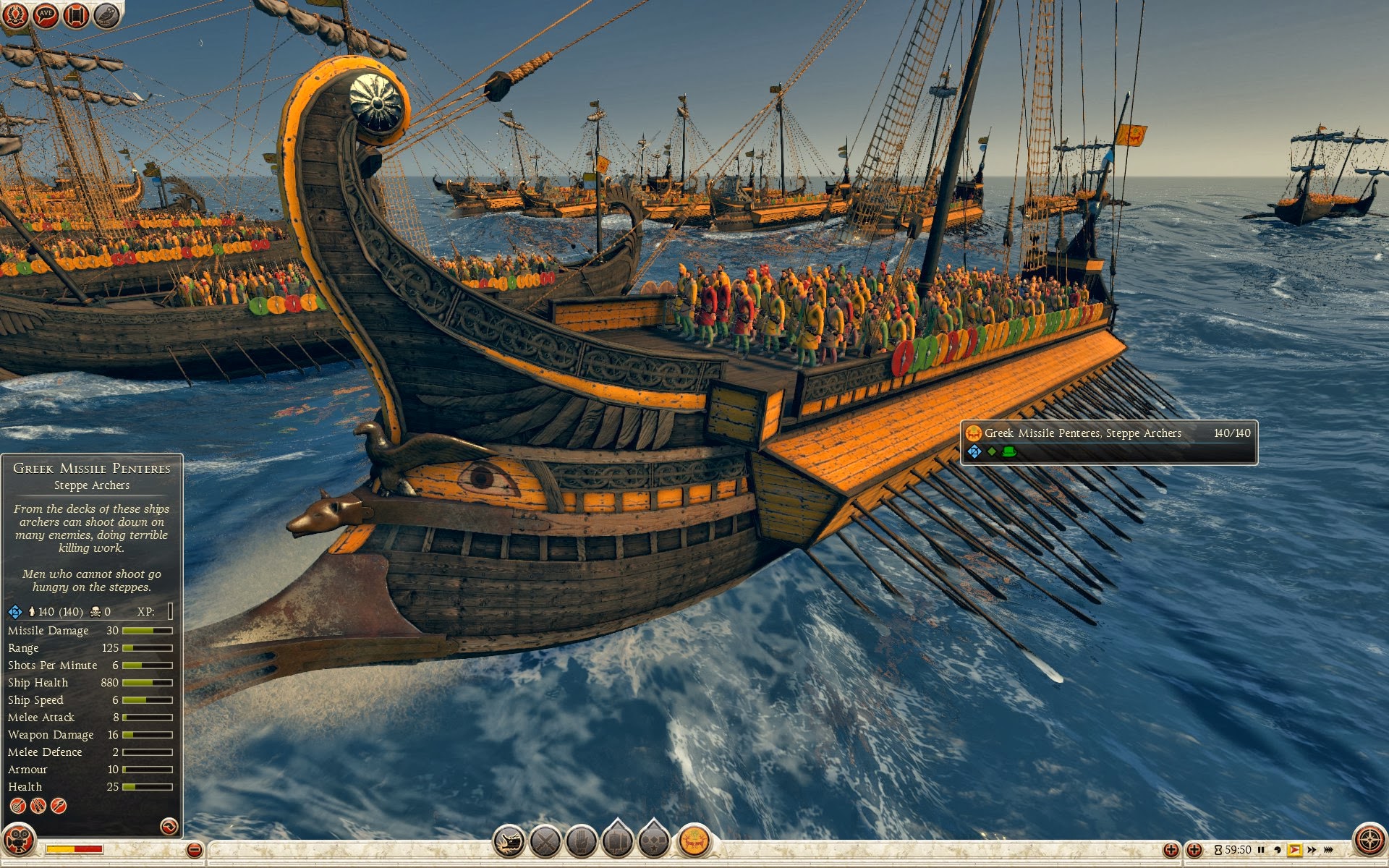Set normal speed with the red play arrow

coord(1294,850)
